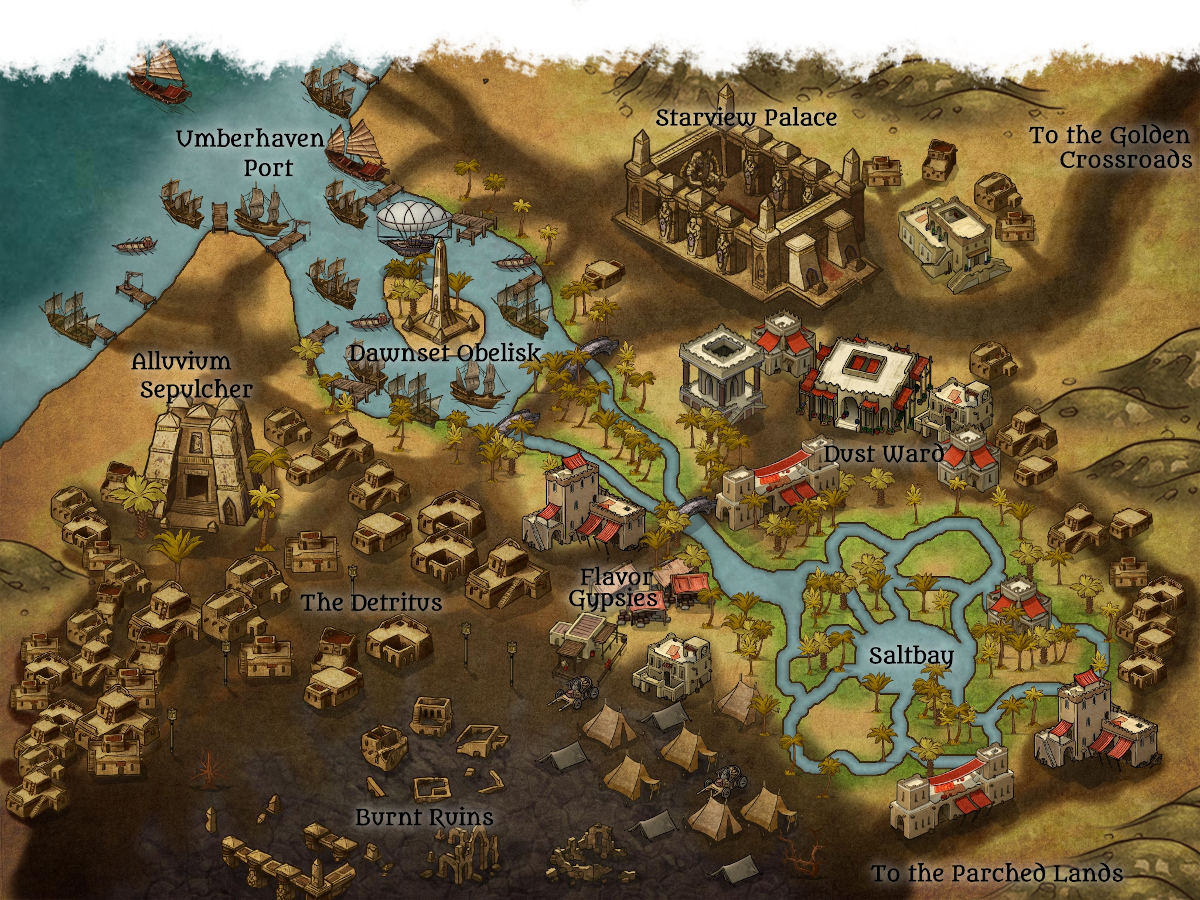1200x900 pixels.
Task: Go to the Dust Ward district
Action: 883,455
